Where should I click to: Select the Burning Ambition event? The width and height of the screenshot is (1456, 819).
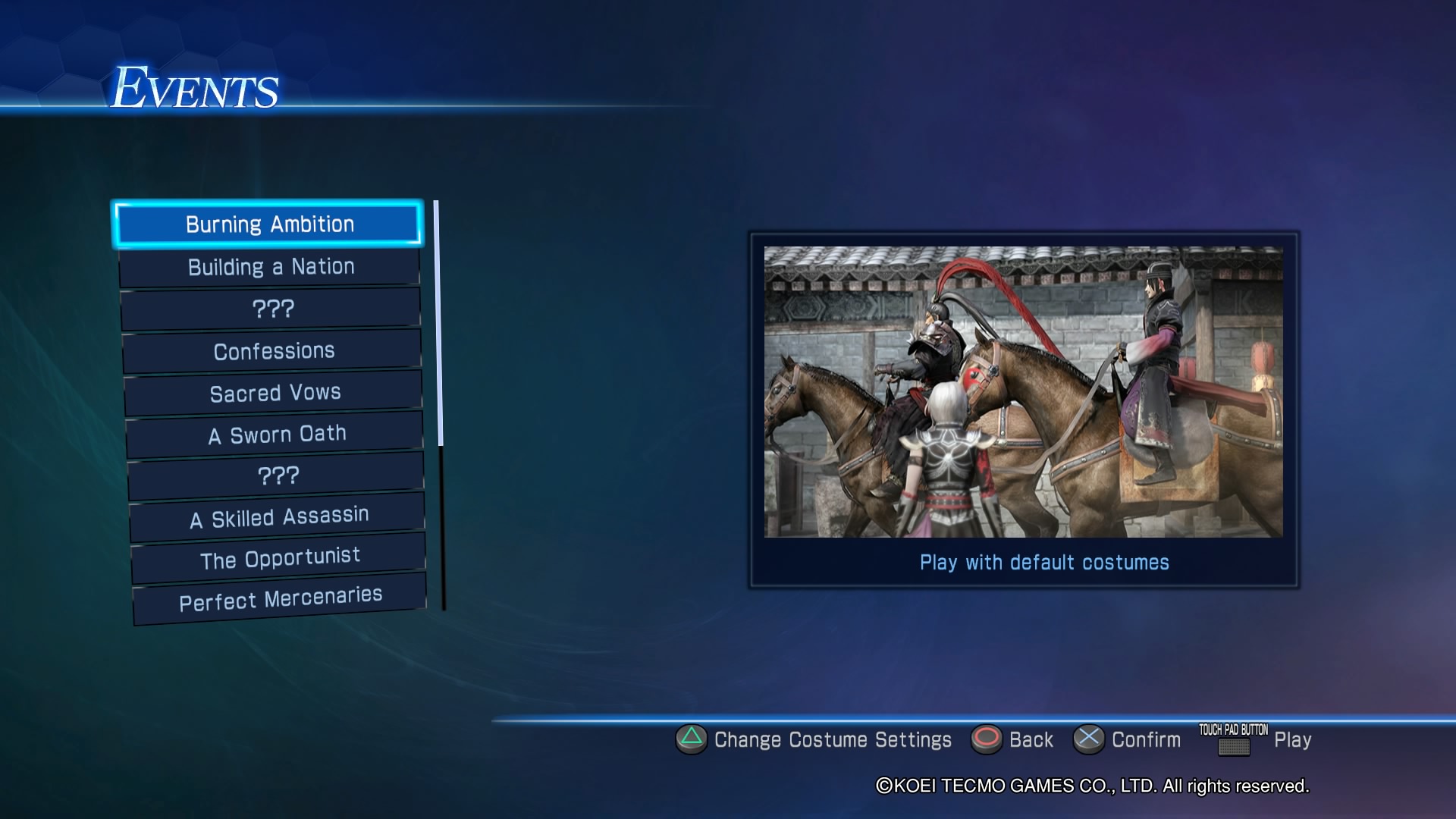click(268, 224)
